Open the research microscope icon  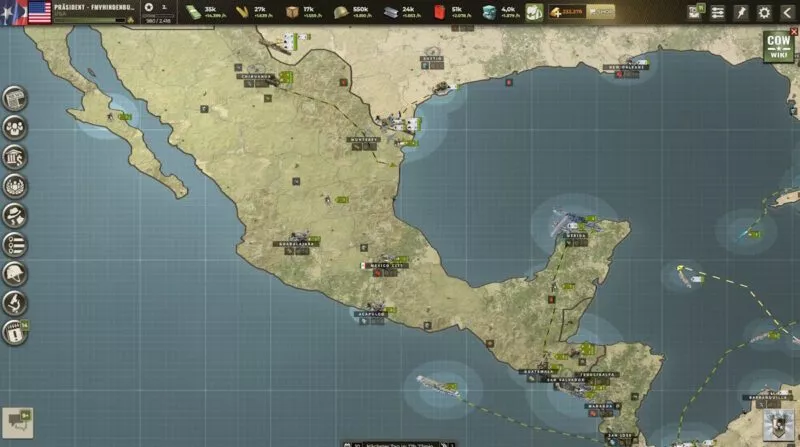tap(15, 302)
